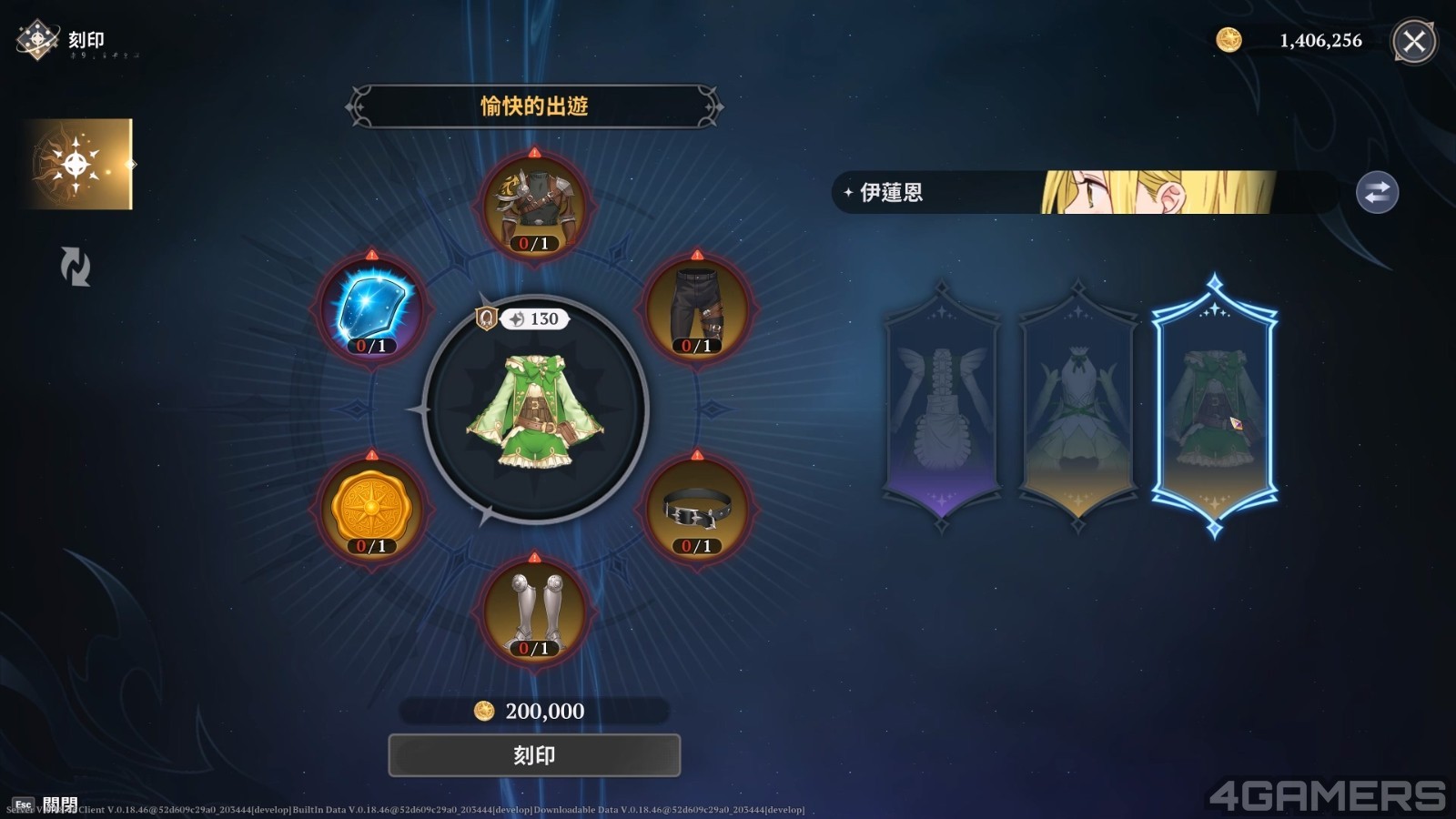Pick the black belt material slot
The height and width of the screenshot is (819, 1456).
coord(696,508)
